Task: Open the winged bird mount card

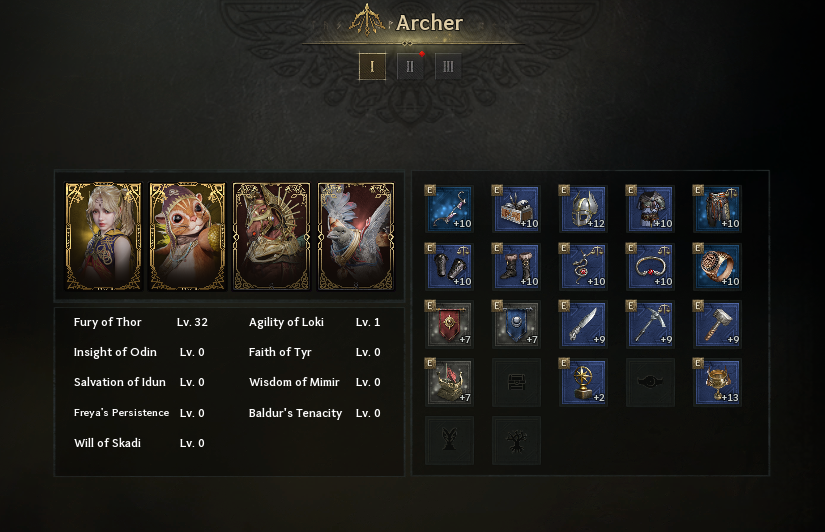Action: click(356, 237)
